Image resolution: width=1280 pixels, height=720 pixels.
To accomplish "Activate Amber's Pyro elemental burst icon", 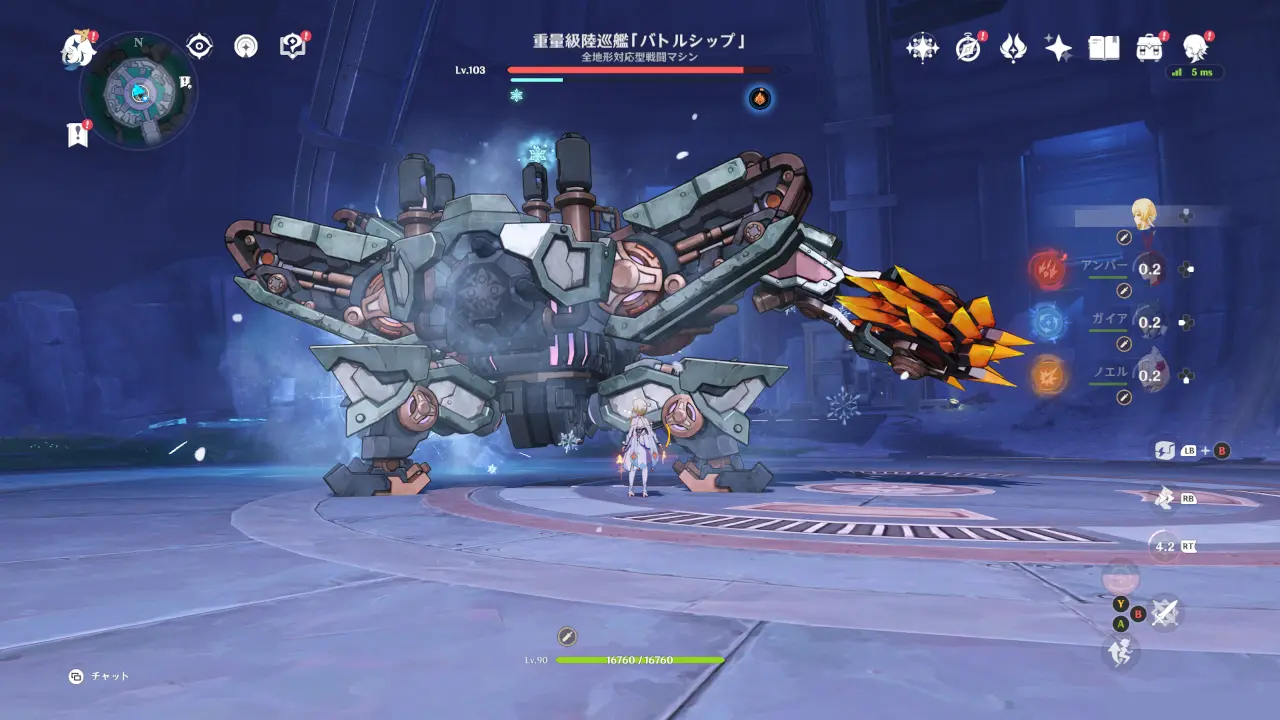I will 1049,268.
